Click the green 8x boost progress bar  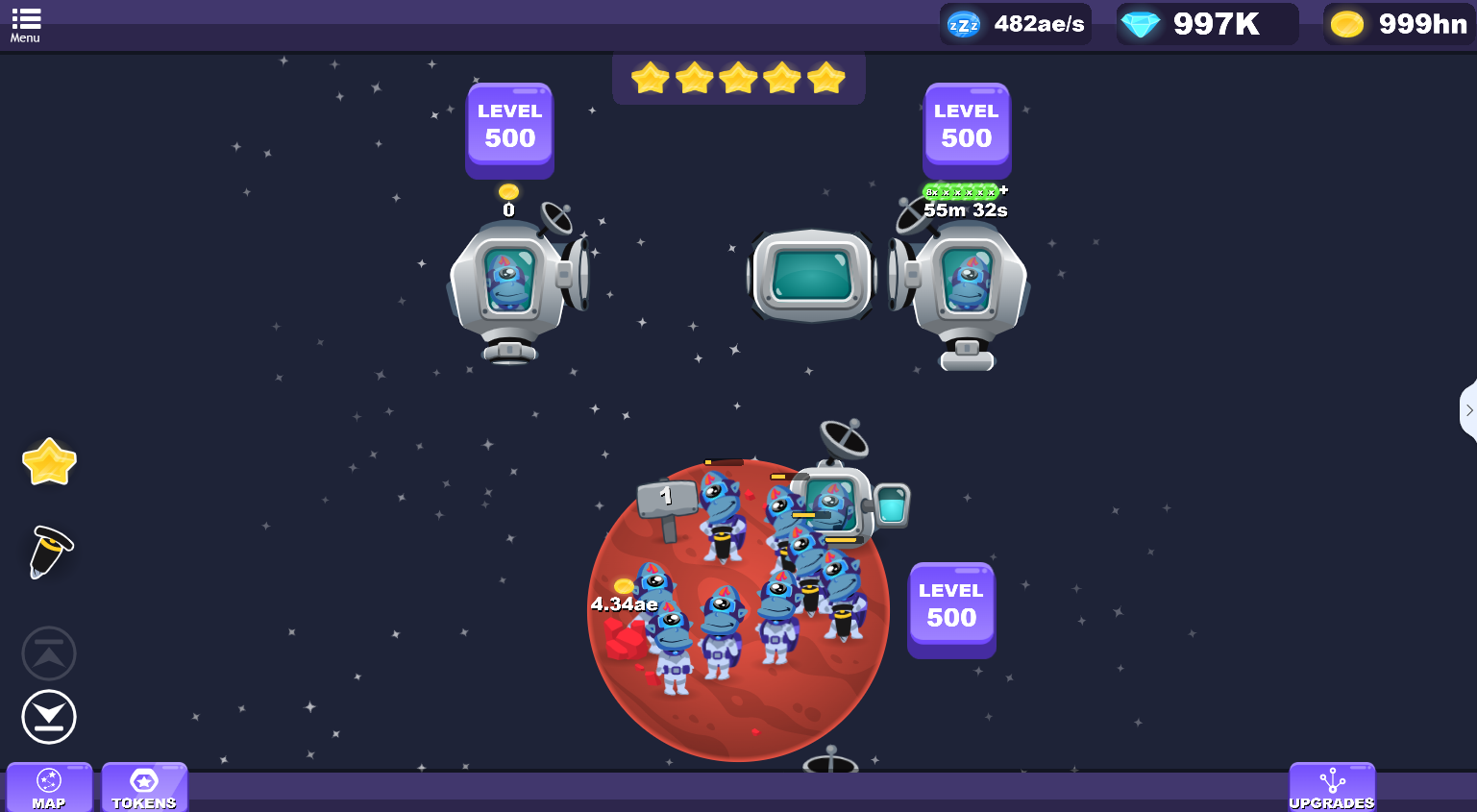(961, 190)
